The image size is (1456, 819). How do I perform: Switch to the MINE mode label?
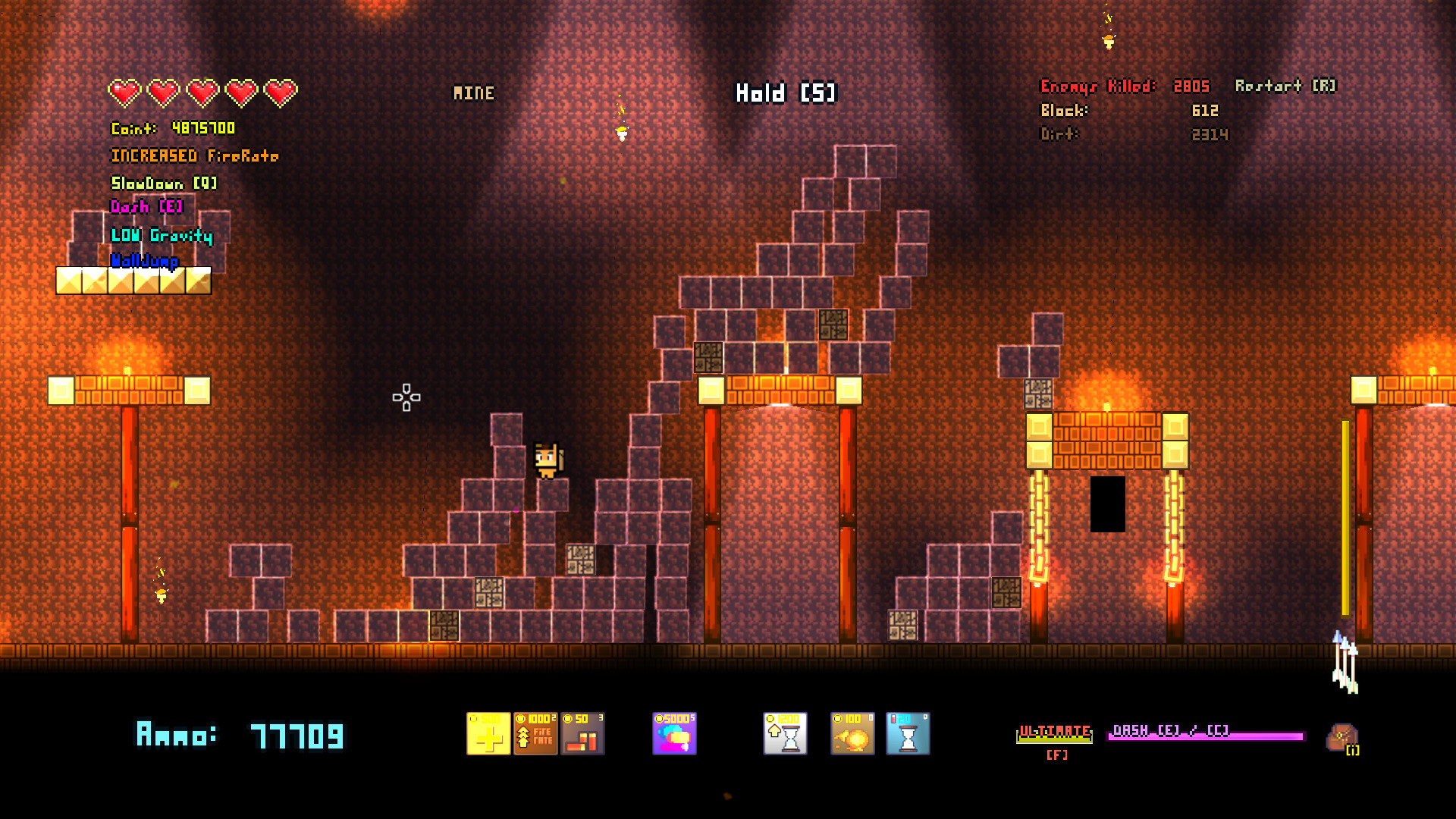473,93
